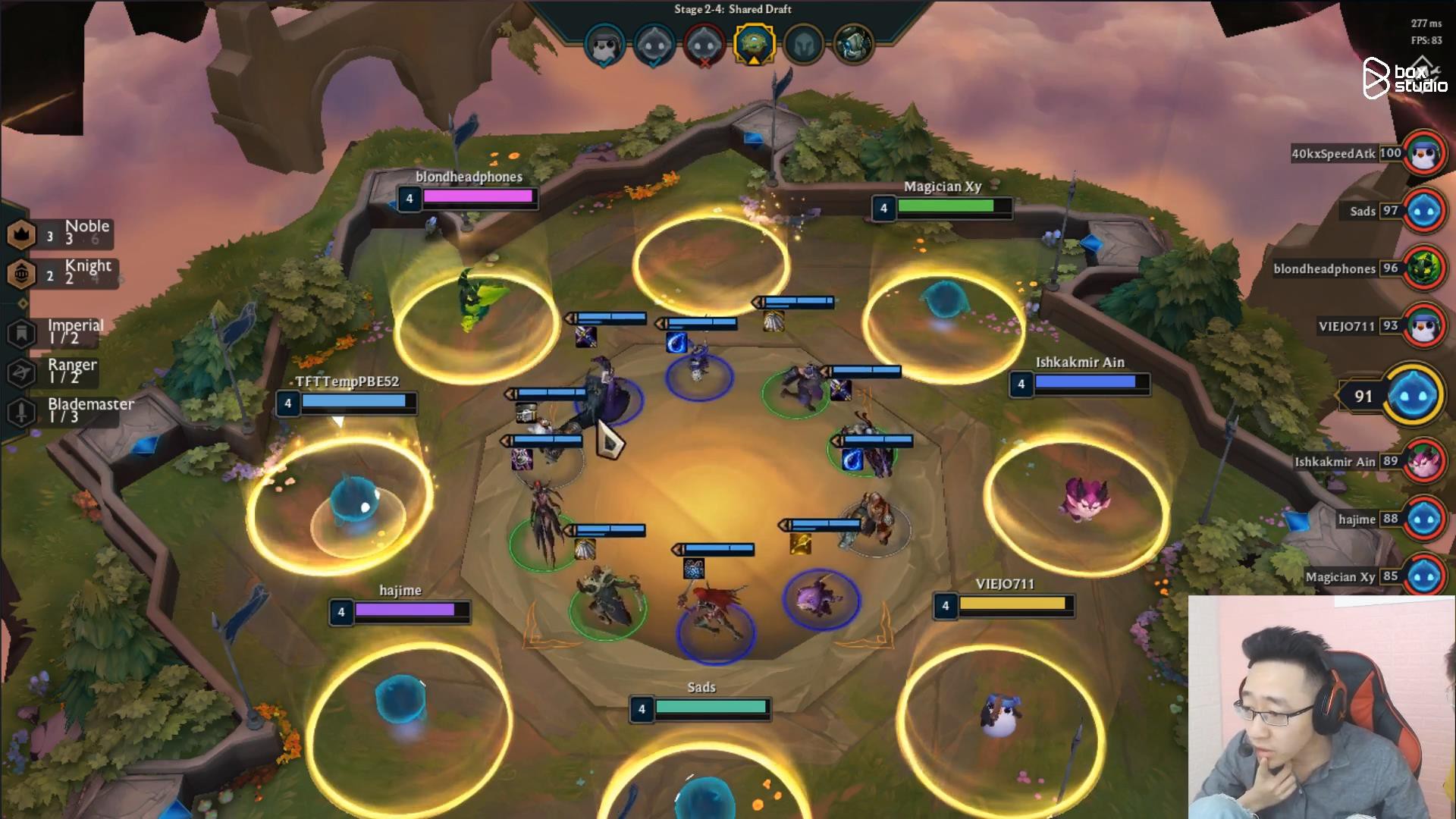Select the Knight trait icon
Screen dimensions: 1456x819
coord(23,274)
